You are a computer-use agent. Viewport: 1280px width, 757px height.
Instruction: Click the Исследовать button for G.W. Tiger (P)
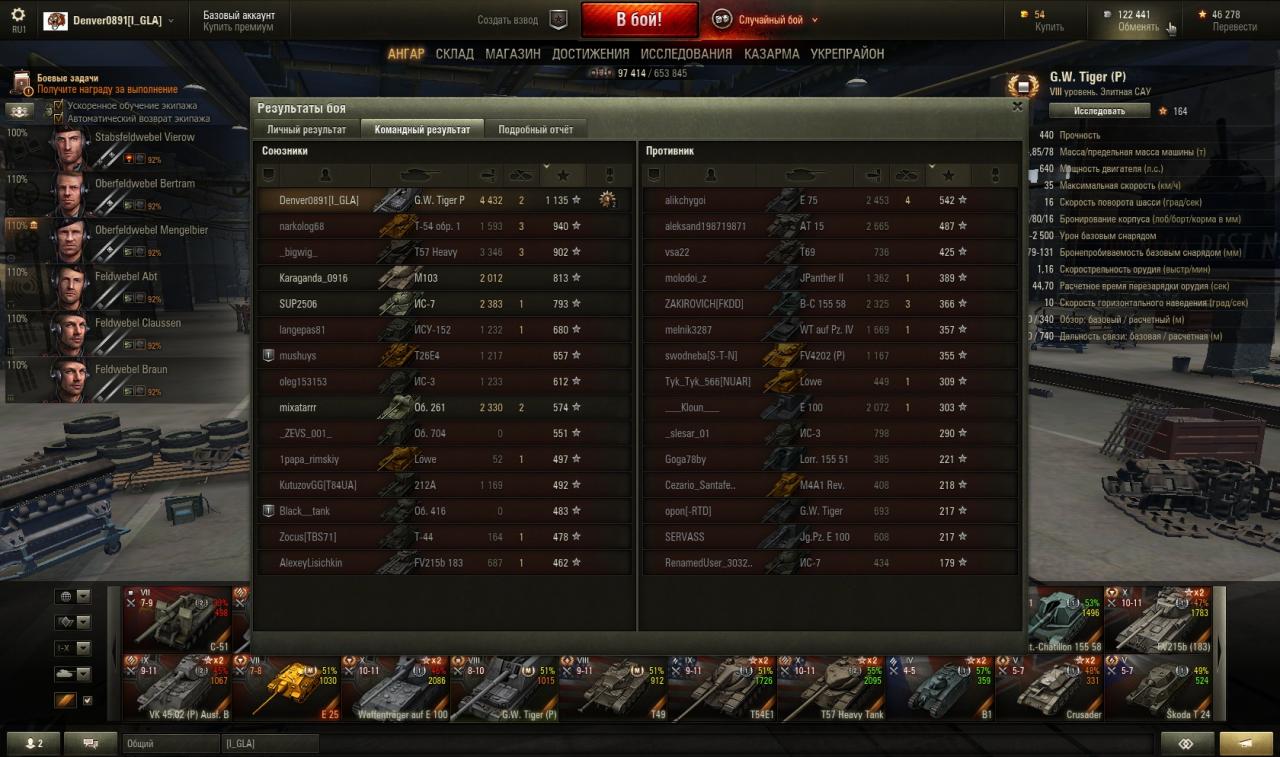click(1099, 111)
